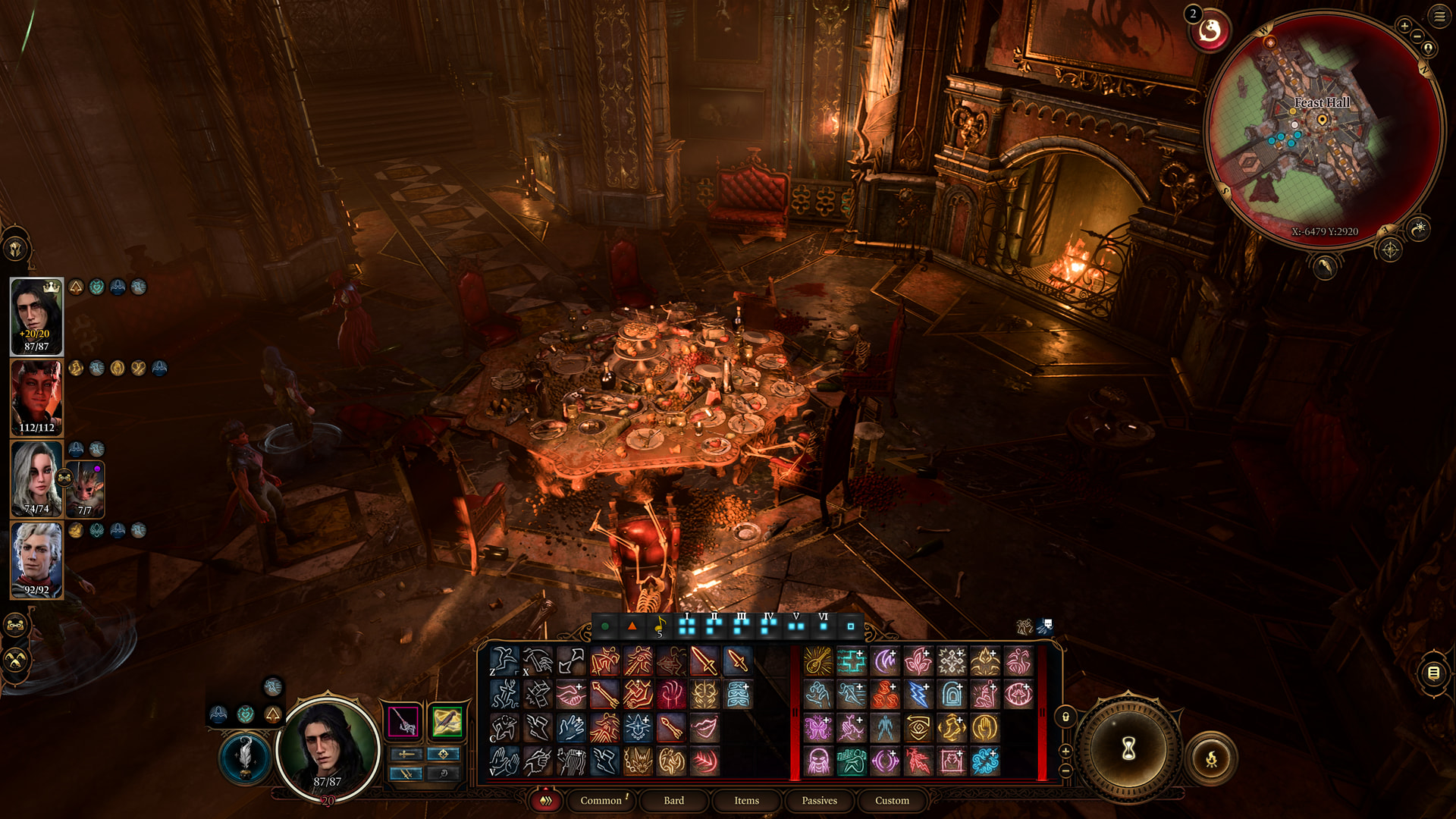Image resolution: width=1456 pixels, height=819 pixels.
Task: Show the Passives hotbar tab
Action: pyautogui.click(x=819, y=801)
